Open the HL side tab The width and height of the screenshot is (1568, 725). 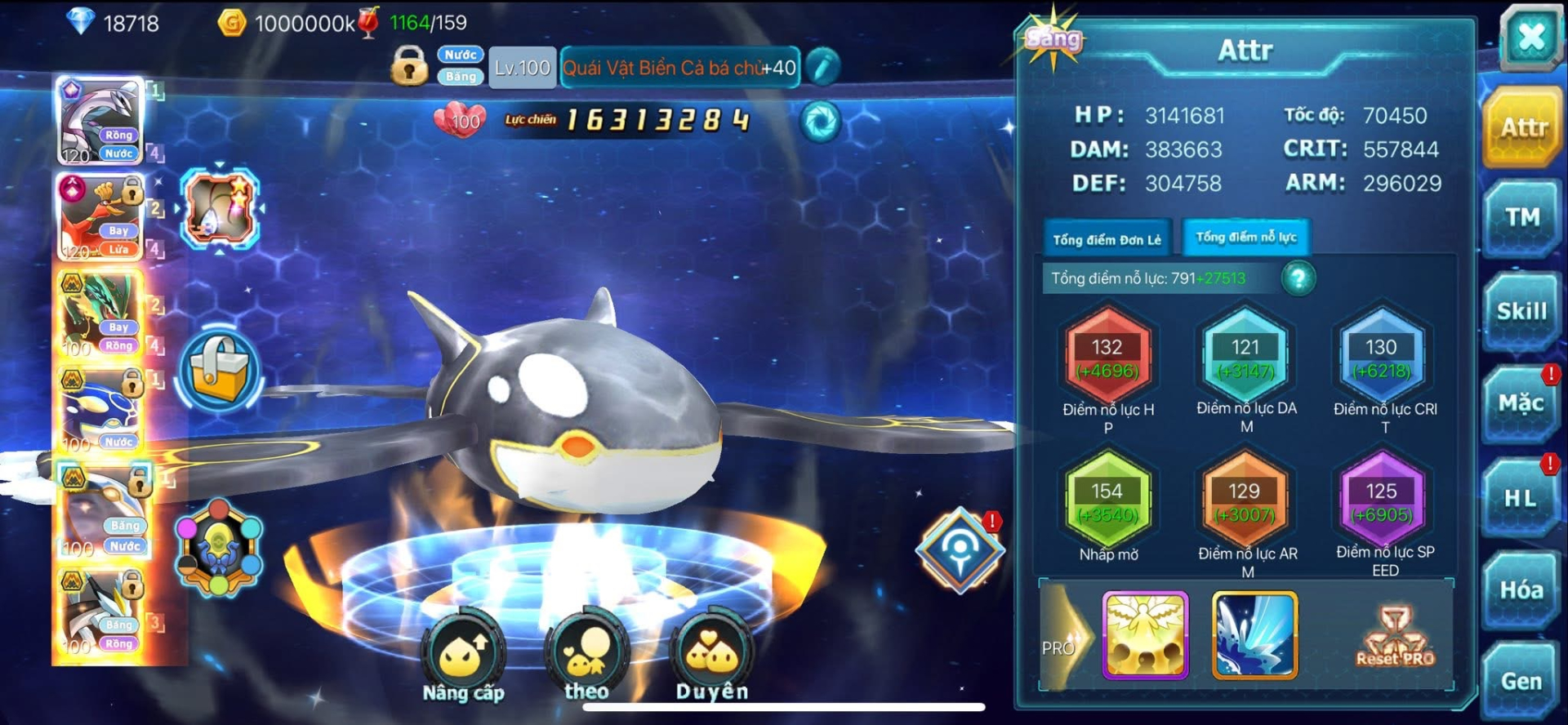(1521, 497)
